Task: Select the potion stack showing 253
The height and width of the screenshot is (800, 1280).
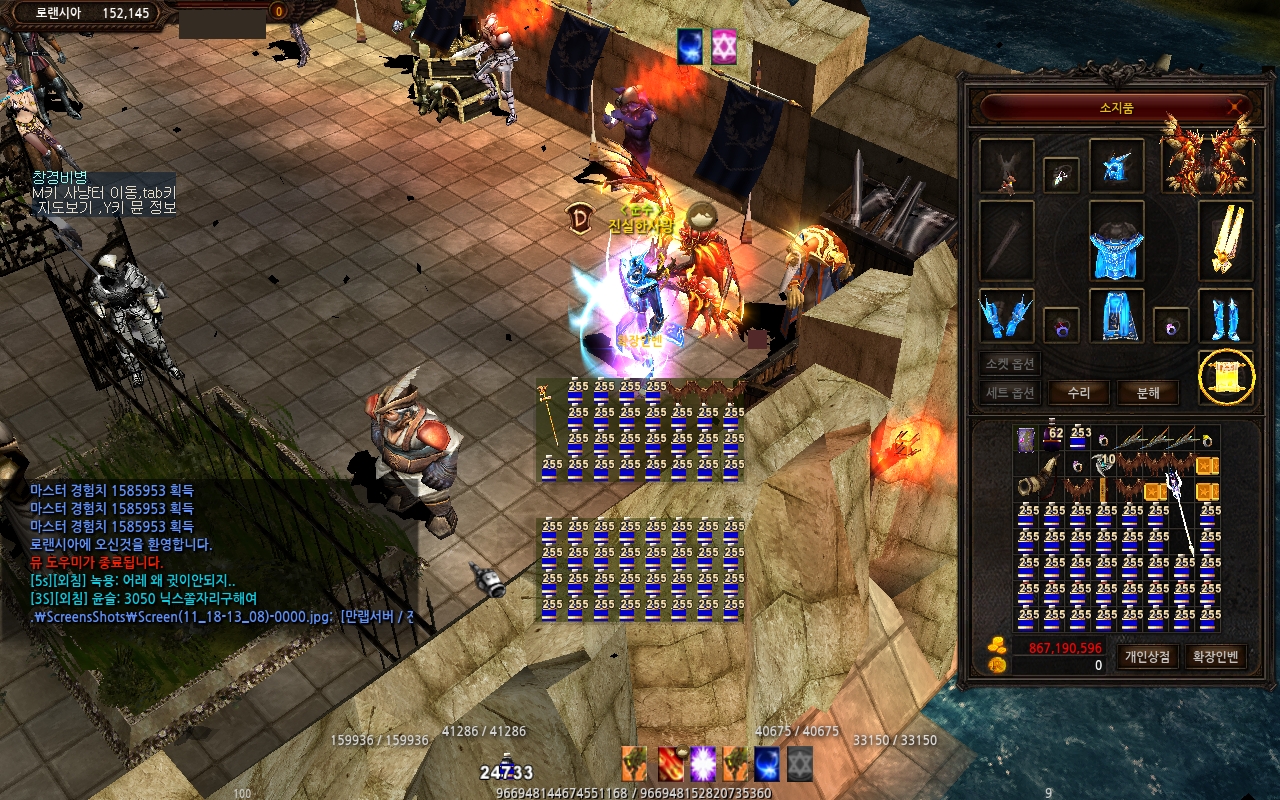Action: pos(1079,440)
